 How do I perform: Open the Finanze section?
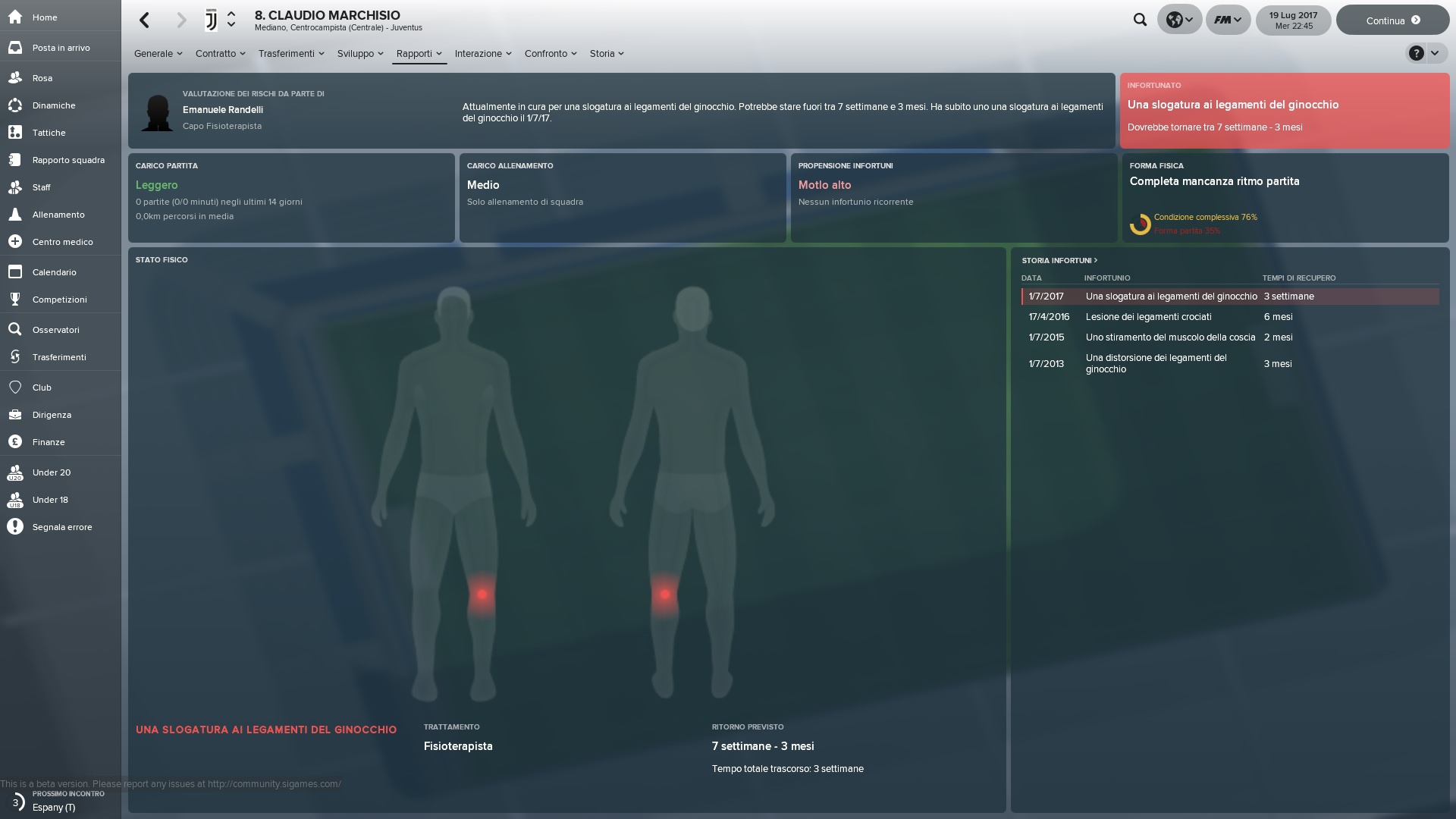click(x=49, y=442)
